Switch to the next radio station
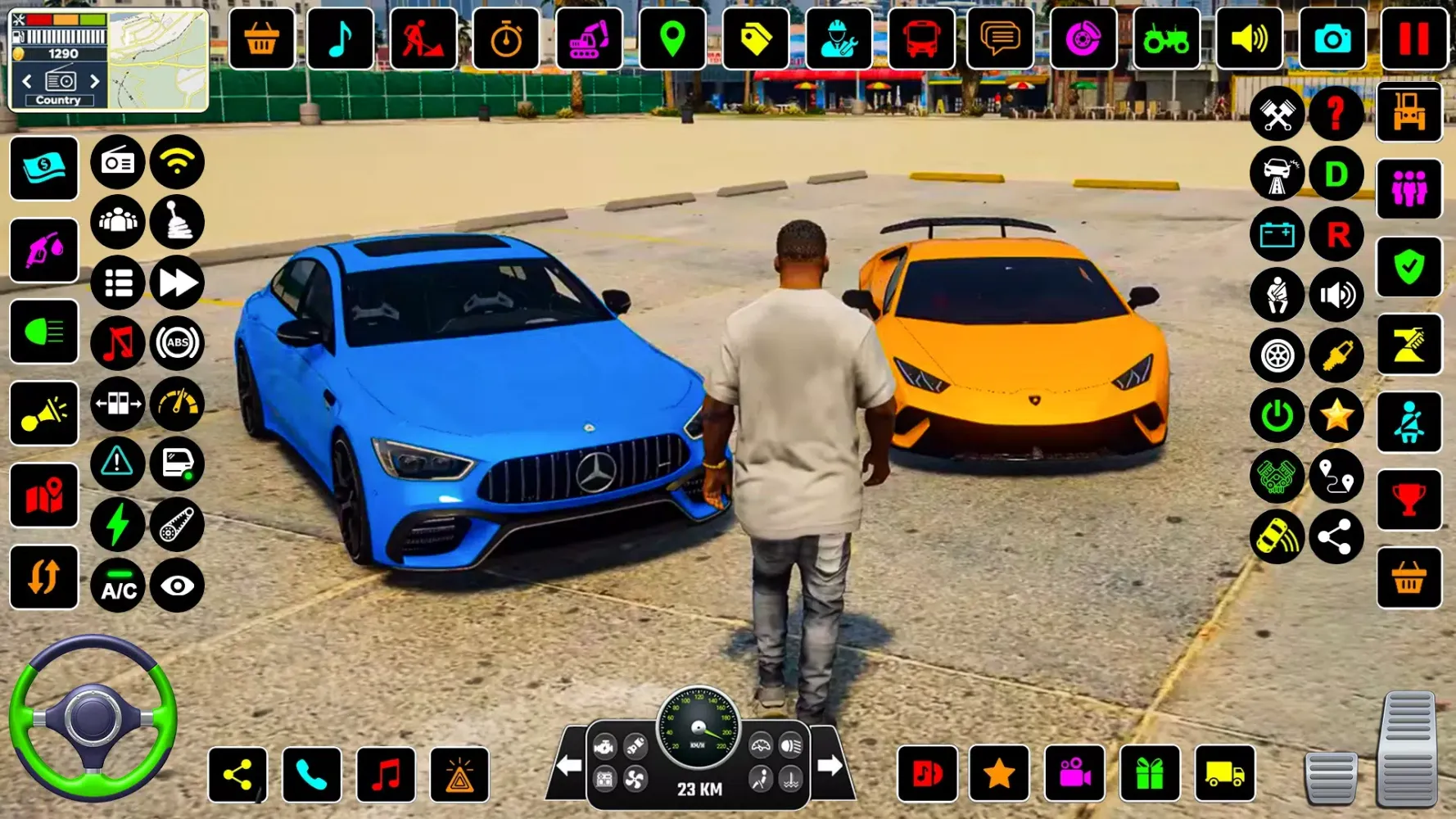The width and height of the screenshot is (1456, 819). tap(94, 81)
